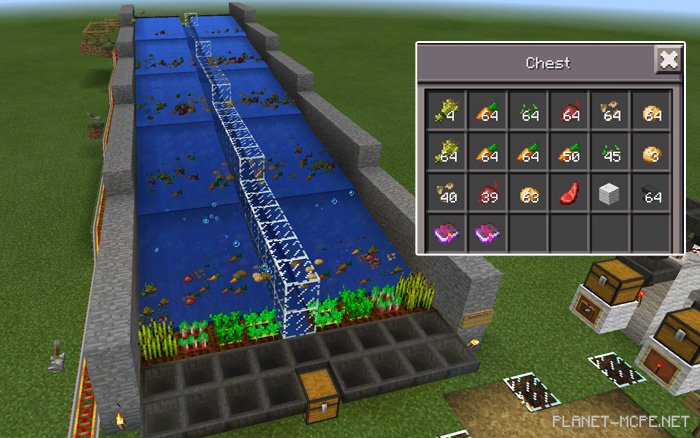Pick up the stack of 64 wheat
The image size is (700, 438).
click(x=445, y=153)
